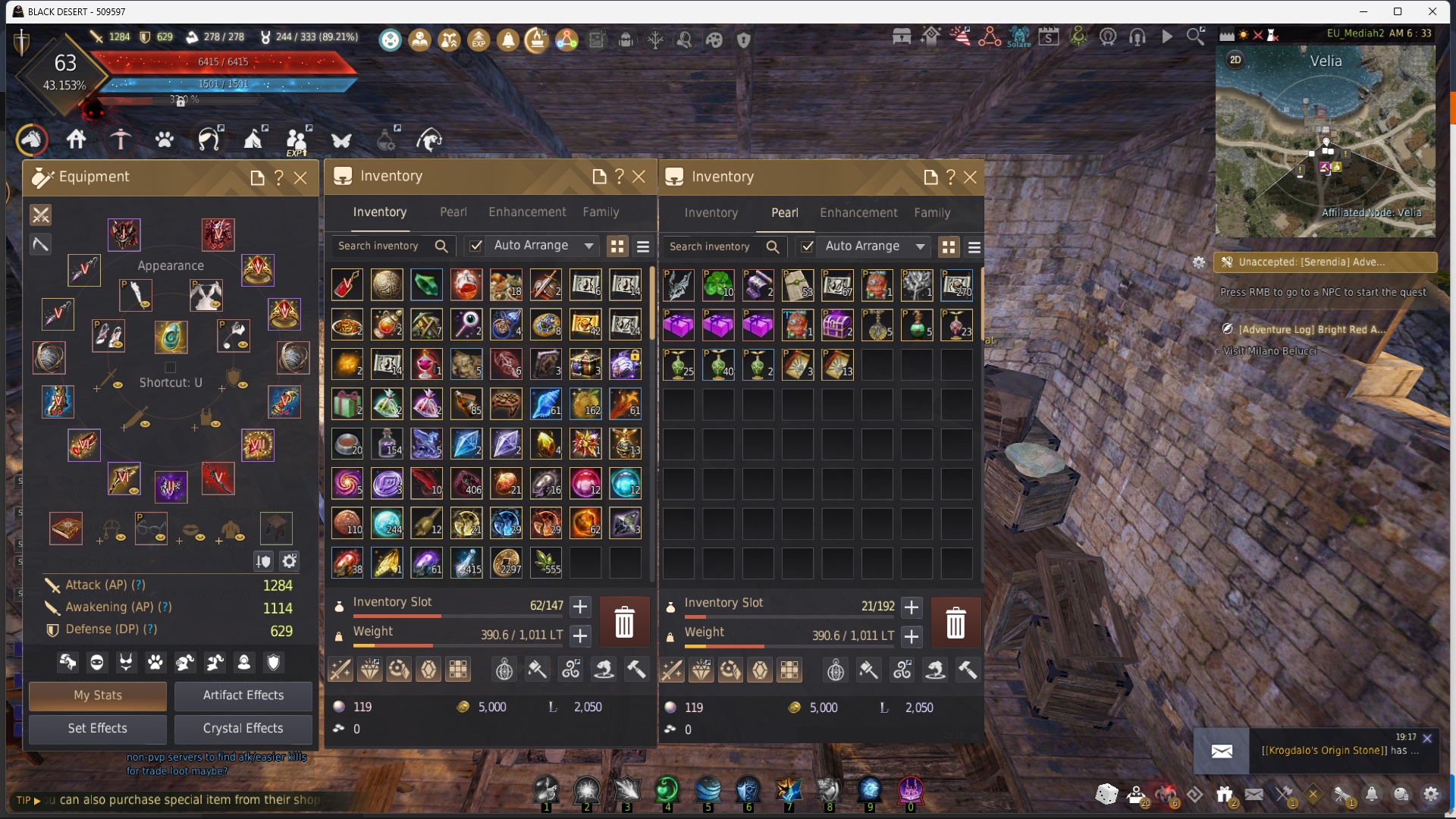The width and height of the screenshot is (1456, 819).
Task: Click the left Search inventory field
Action: click(379, 246)
